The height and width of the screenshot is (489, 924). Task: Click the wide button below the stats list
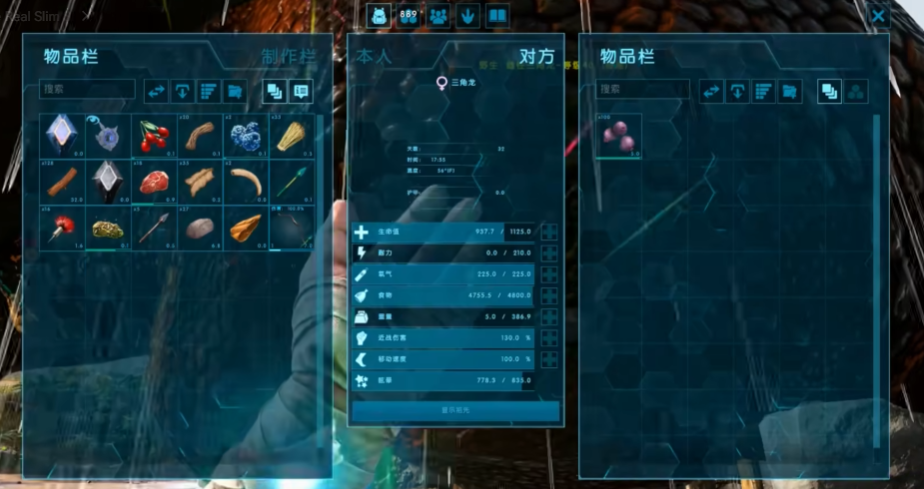click(x=455, y=410)
